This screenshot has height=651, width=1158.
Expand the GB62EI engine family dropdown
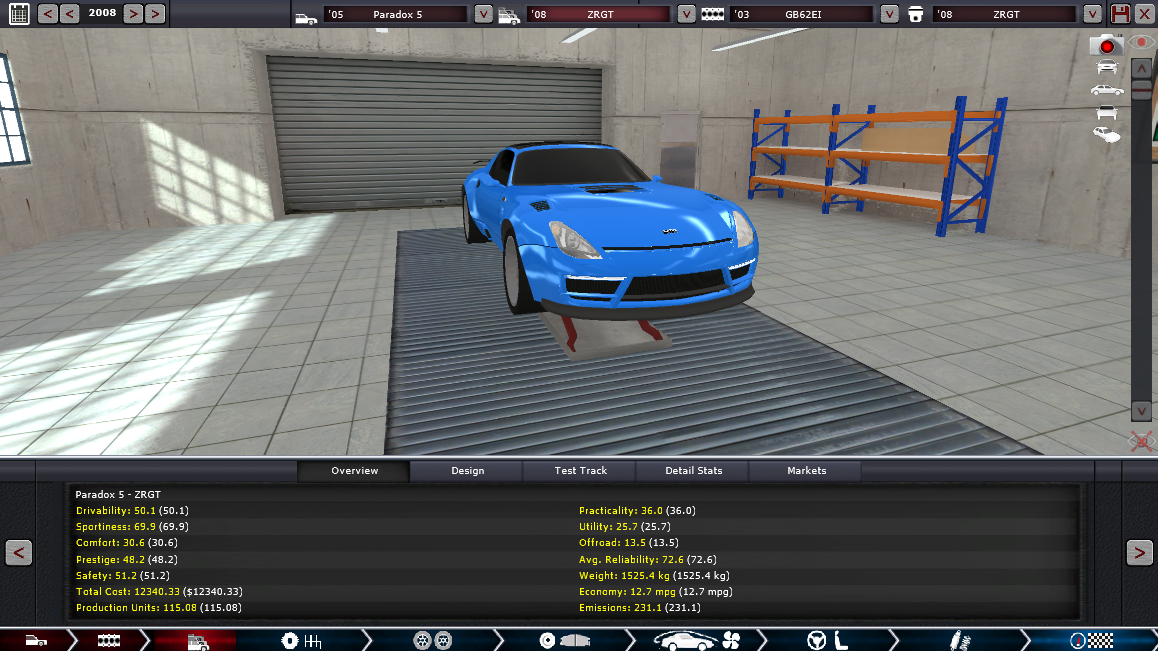click(x=890, y=15)
